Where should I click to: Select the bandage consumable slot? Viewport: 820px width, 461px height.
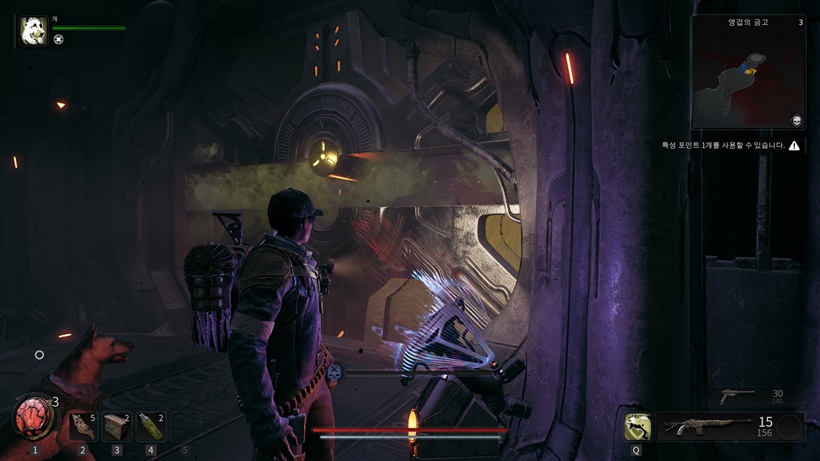coord(83,427)
